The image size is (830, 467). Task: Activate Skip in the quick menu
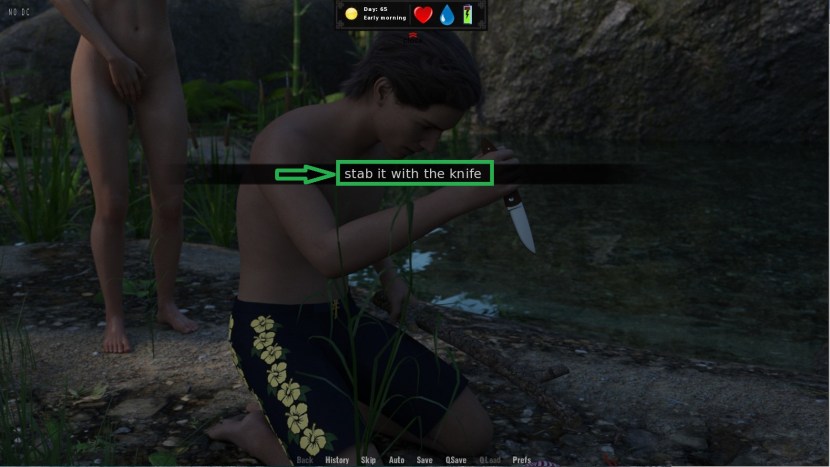click(369, 460)
